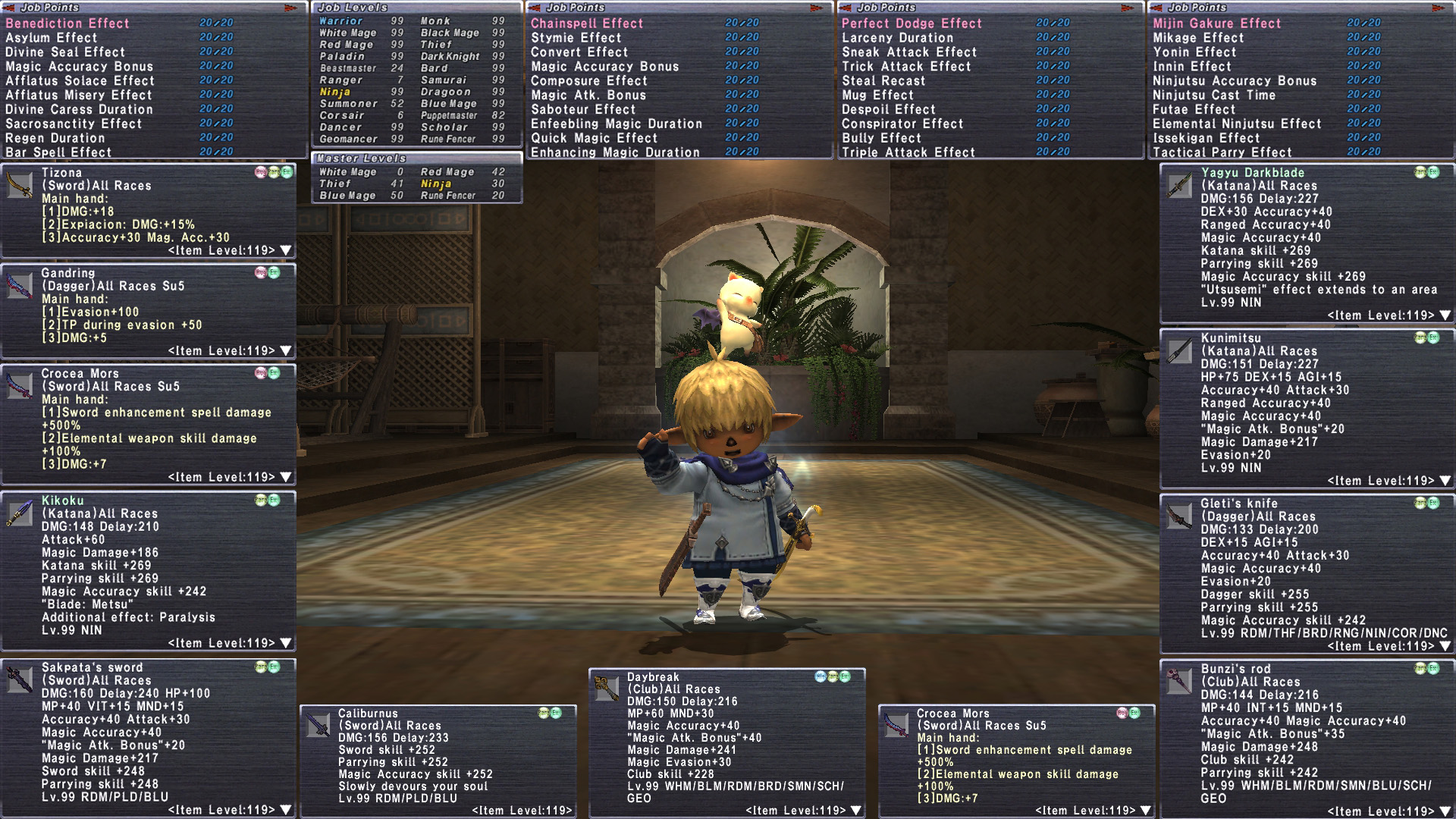Pick the Regen Duration job point entry
This screenshot has width=1456, height=819.
point(55,138)
